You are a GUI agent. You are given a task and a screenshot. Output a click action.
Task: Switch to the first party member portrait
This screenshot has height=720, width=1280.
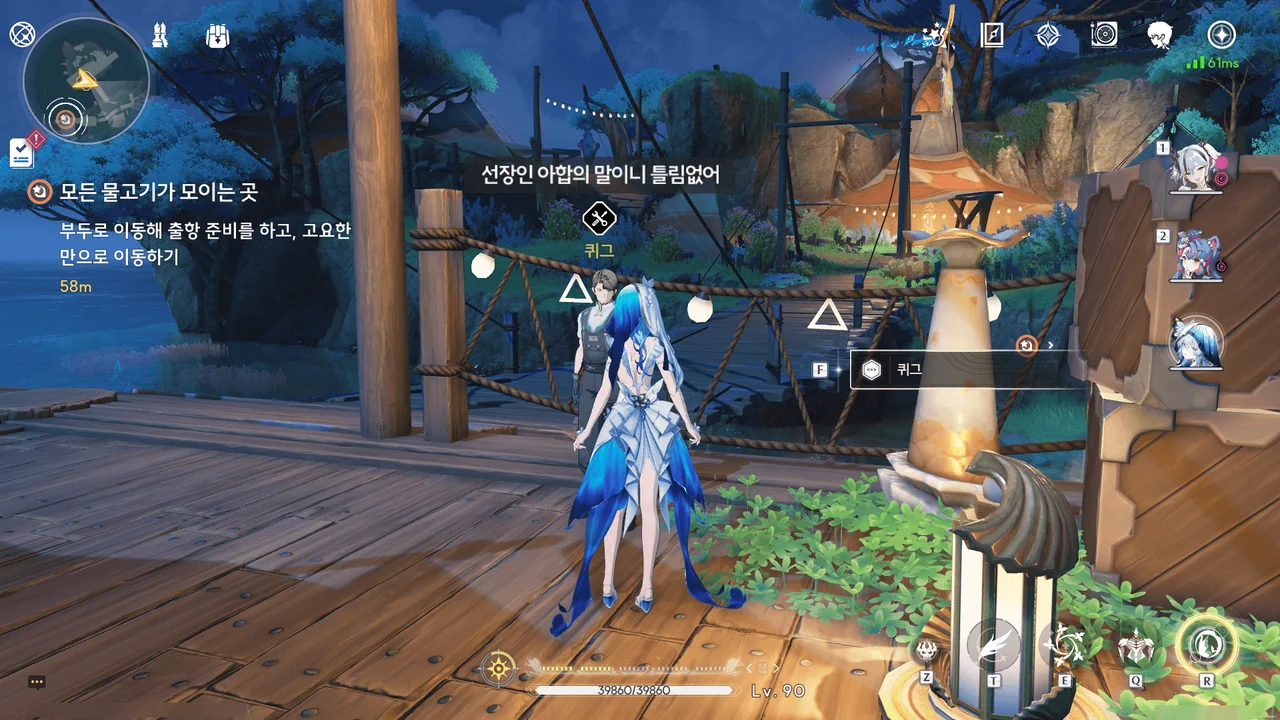coord(1195,168)
